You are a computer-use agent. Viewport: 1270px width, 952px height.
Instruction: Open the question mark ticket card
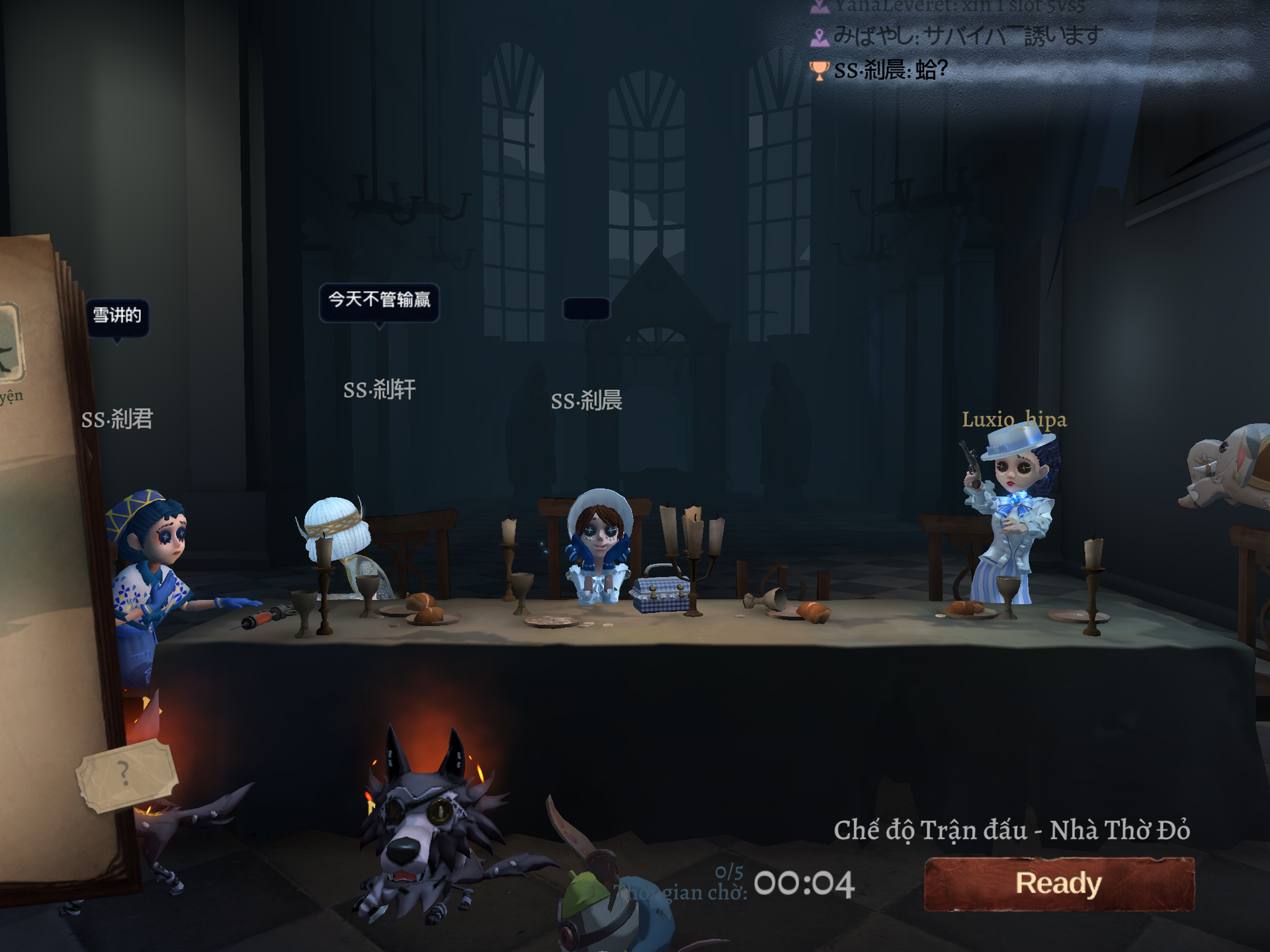(126, 775)
